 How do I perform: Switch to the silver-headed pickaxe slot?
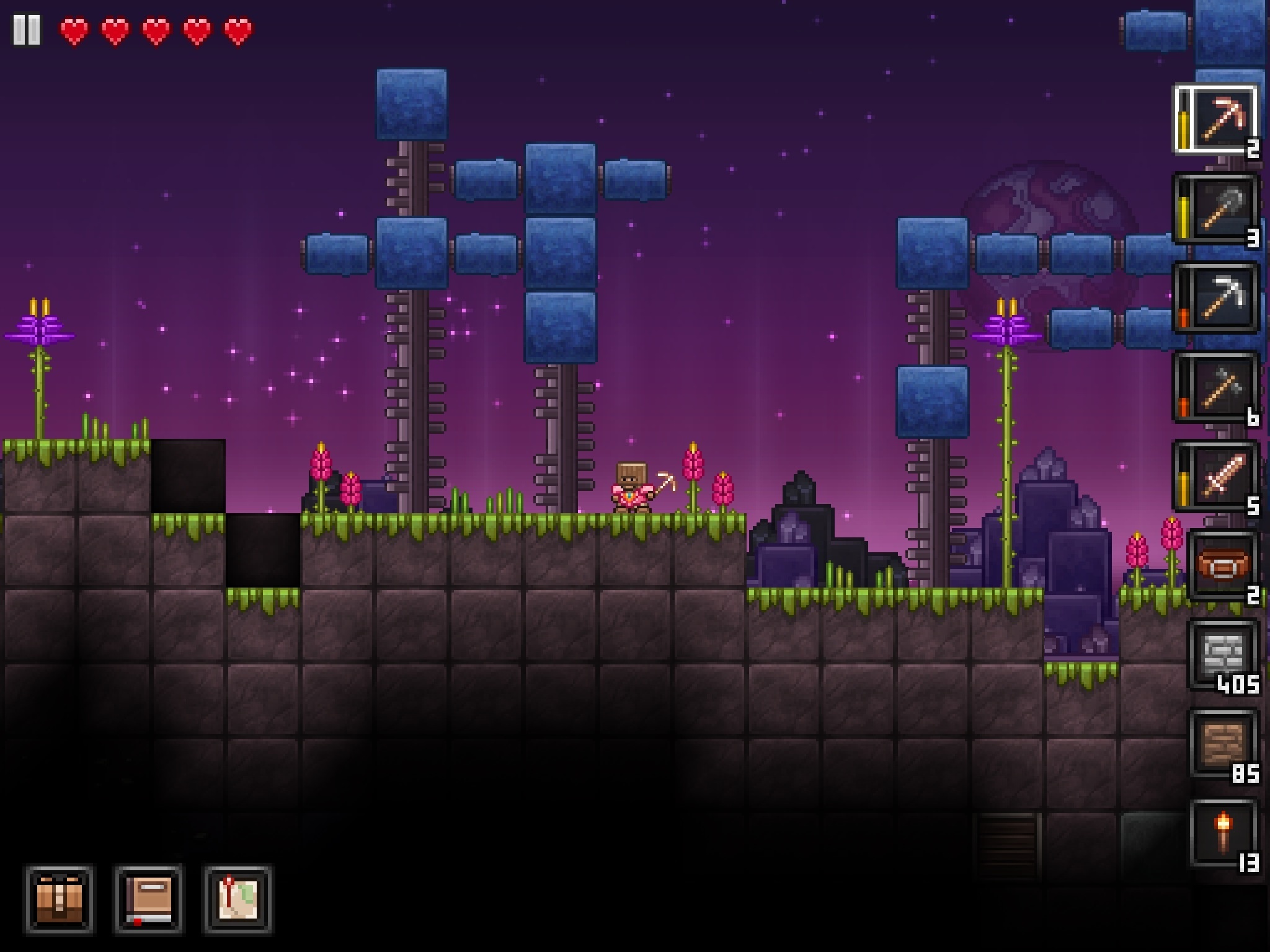pyautogui.click(x=1218, y=299)
